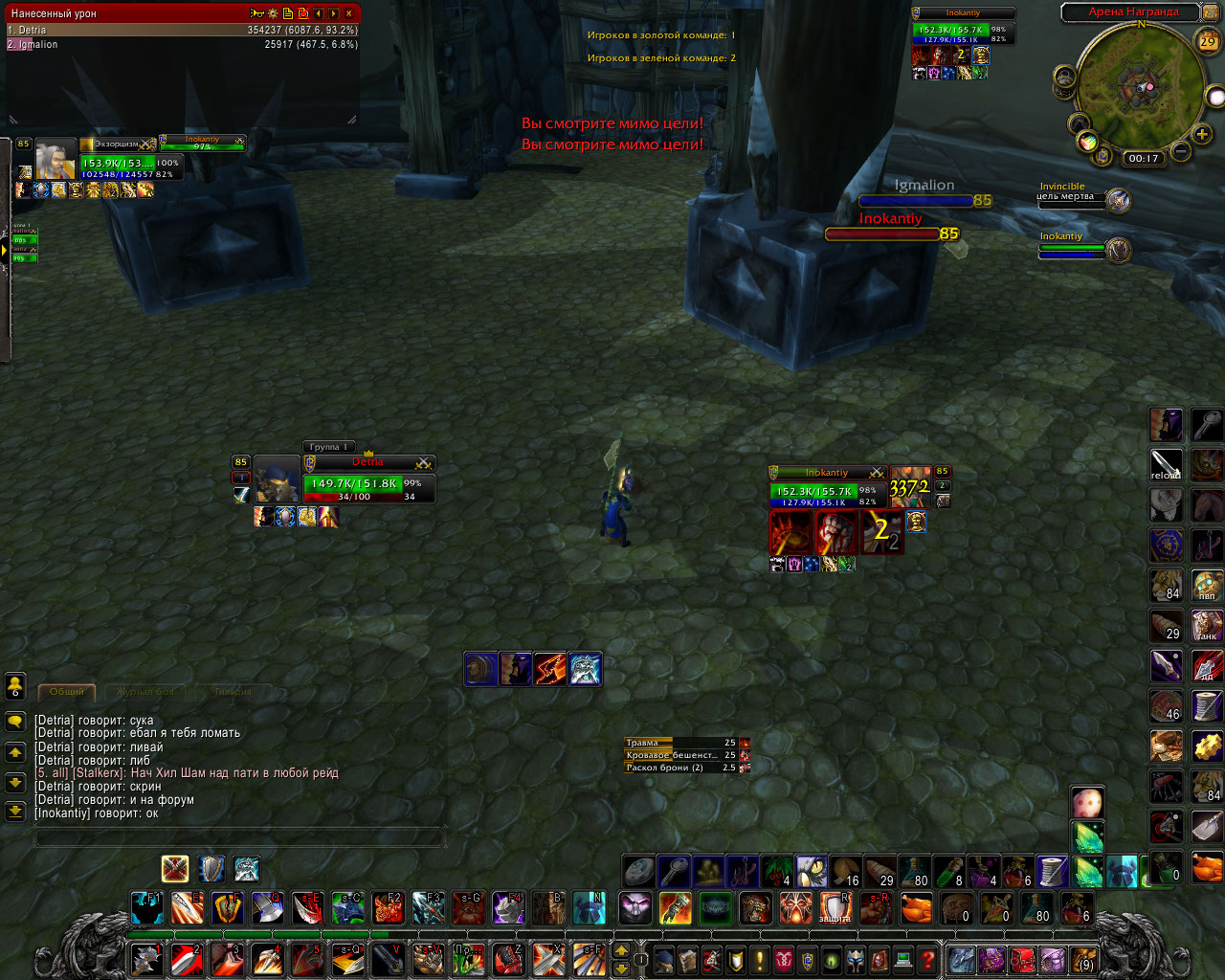Open the world map button beside the zone name
1225x980 pixels.
pyautogui.click(x=1208, y=12)
